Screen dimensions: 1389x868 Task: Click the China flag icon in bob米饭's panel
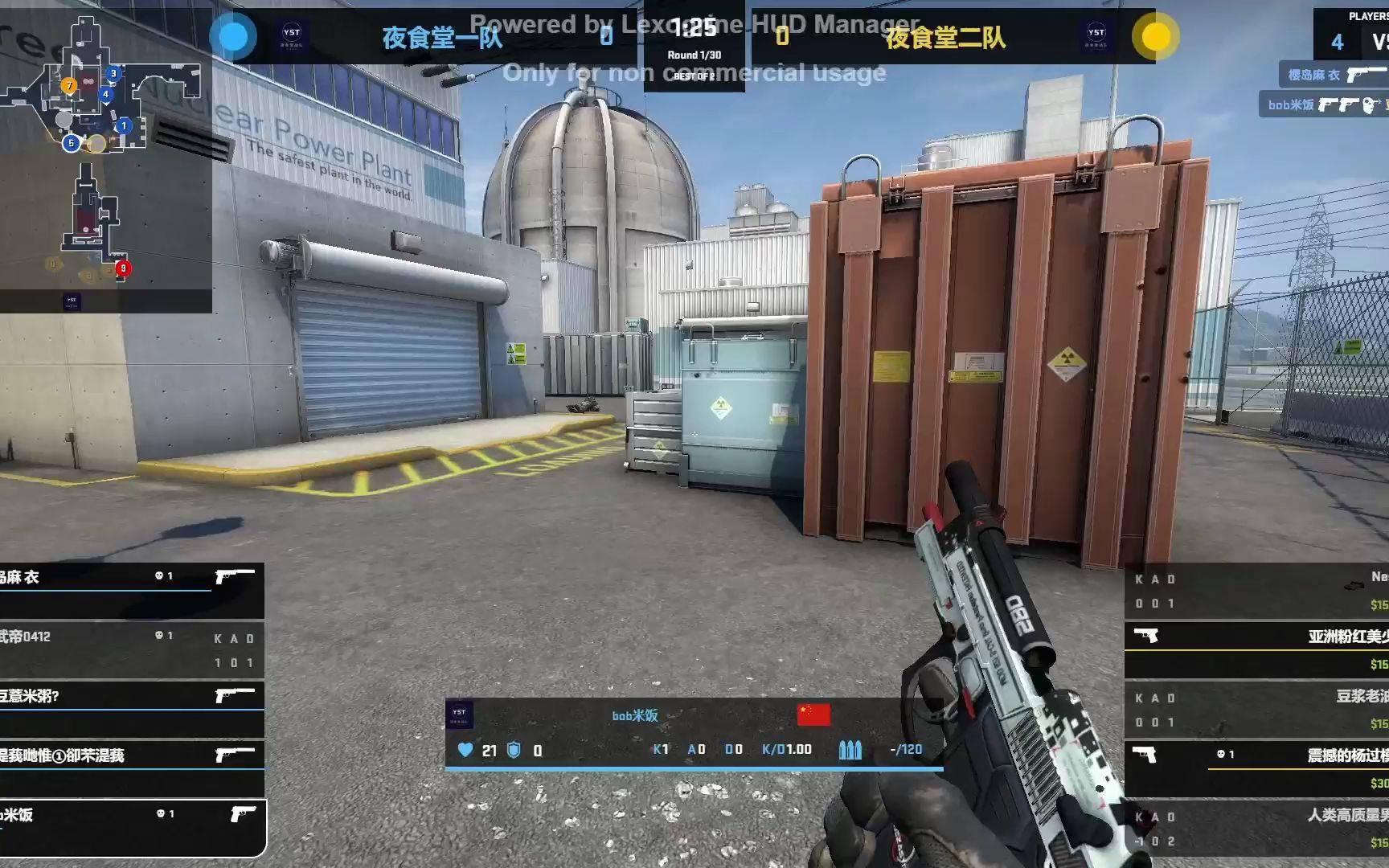815,714
